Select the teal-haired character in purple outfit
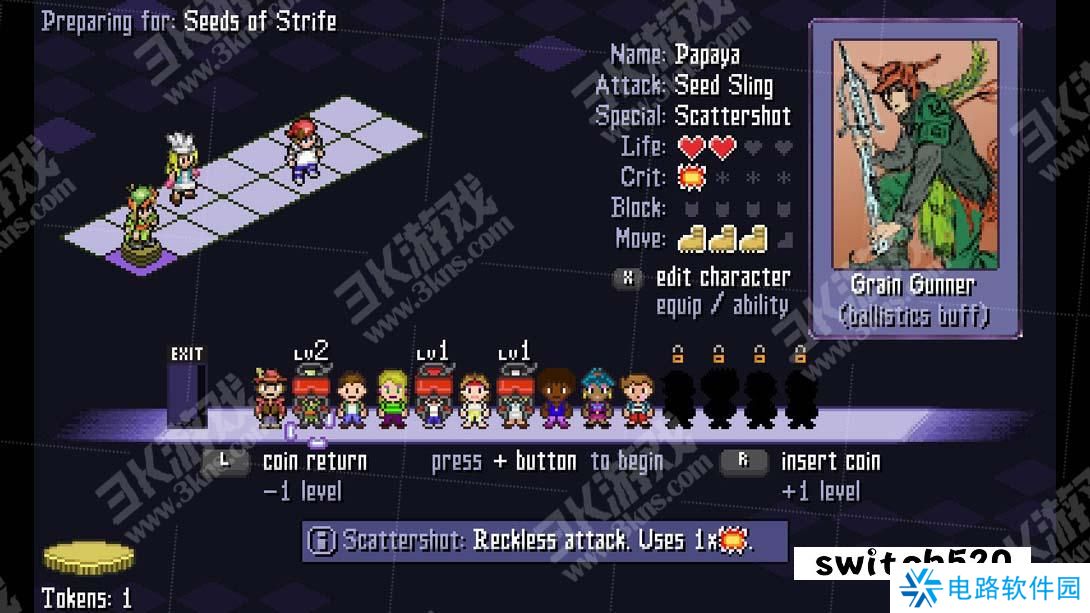The height and width of the screenshot is (613, 1090). click(597, 399)
